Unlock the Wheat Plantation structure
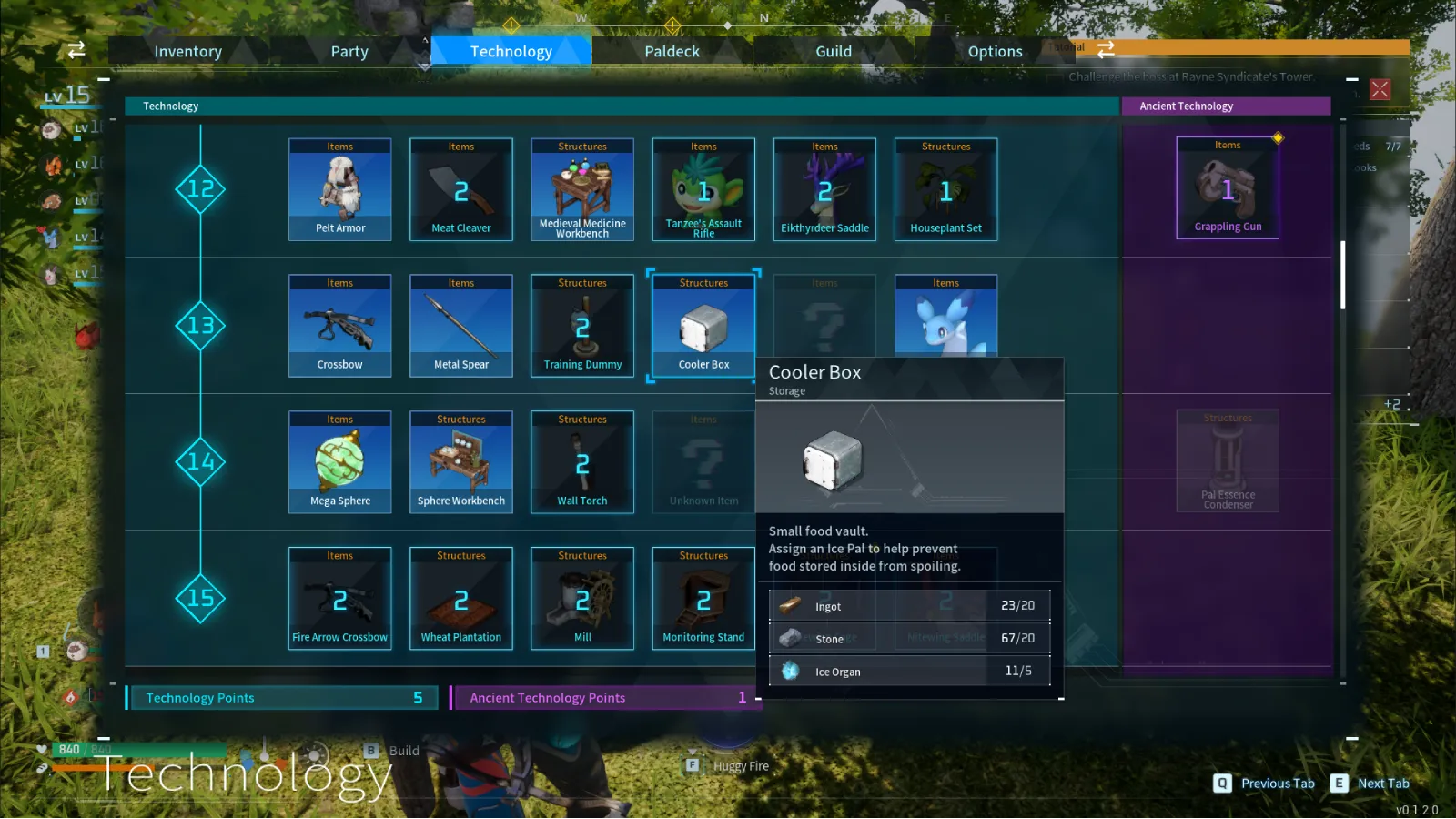The image size is (1456, 819). pyautogui.click(x=461, y=599)
